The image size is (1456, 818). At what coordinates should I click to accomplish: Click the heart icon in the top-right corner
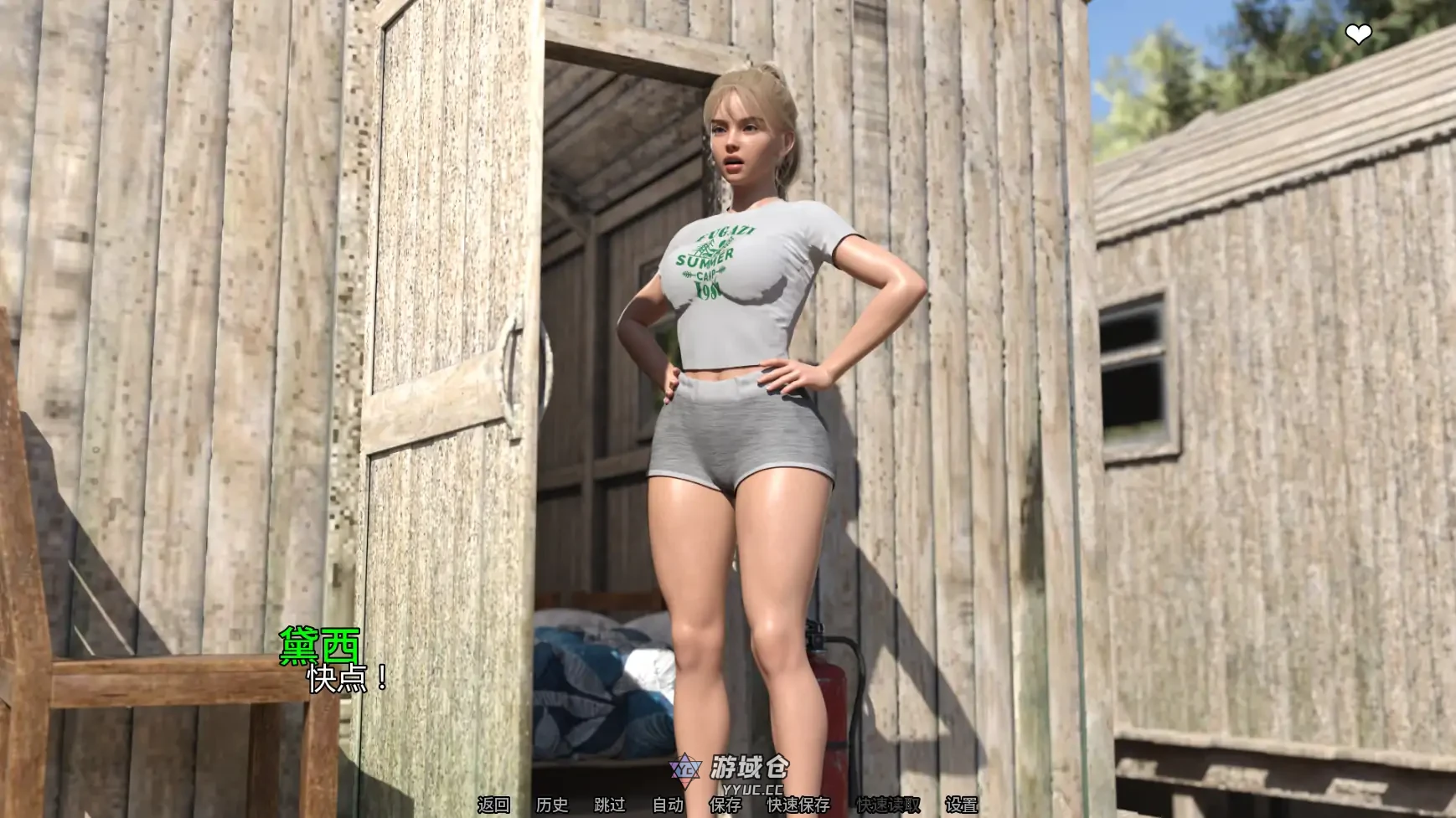coord(1358,33)
